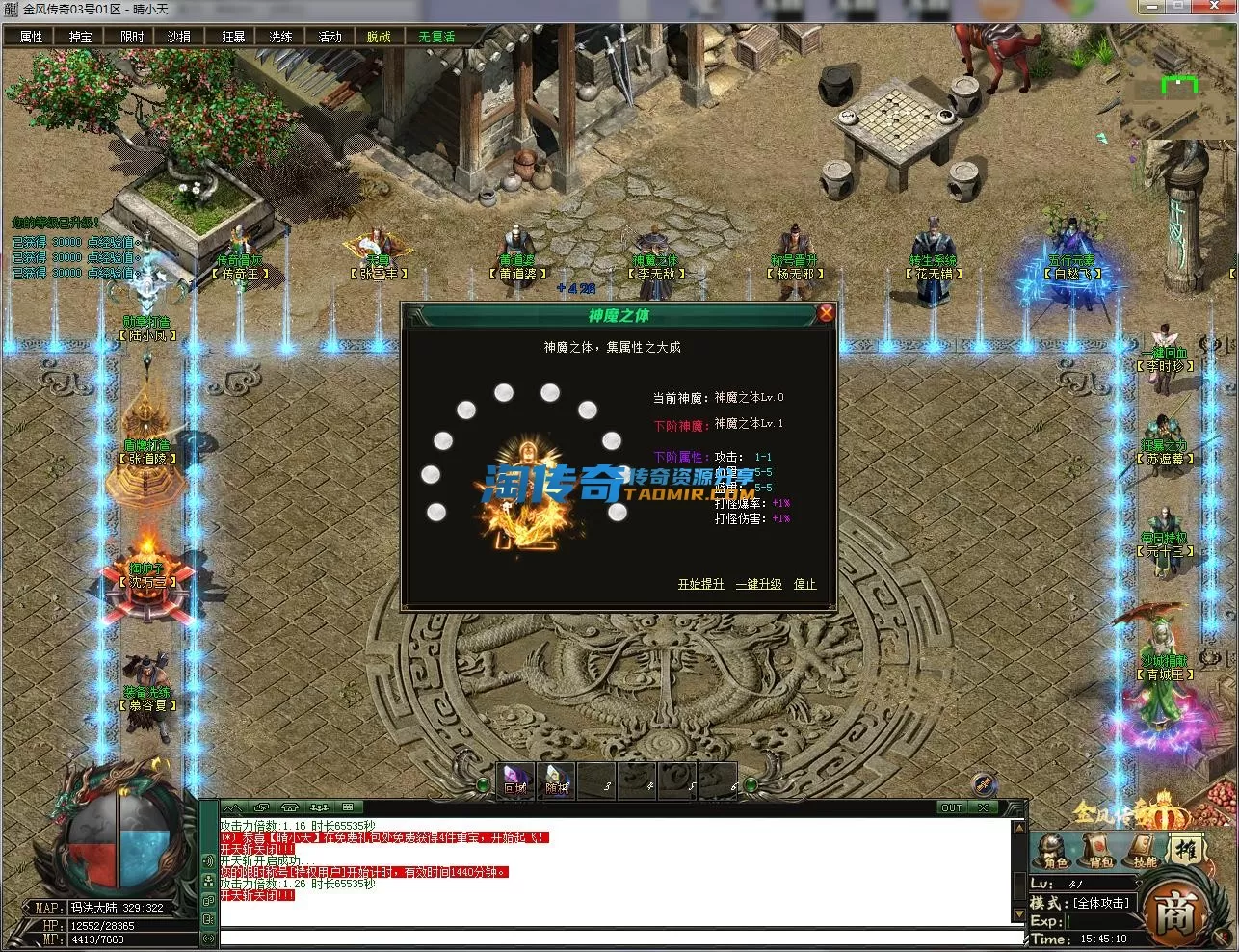Choose 一键升级 one-click upgrade

758,584
